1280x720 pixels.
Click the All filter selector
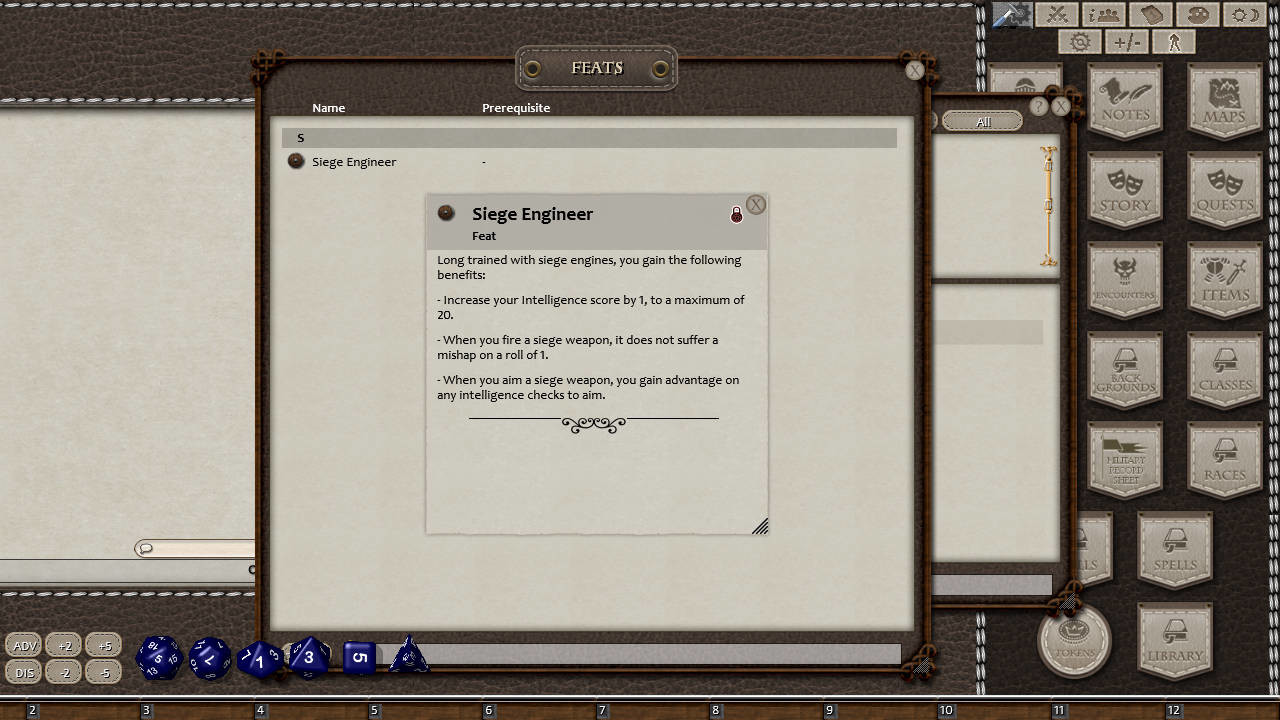[982, 120]
